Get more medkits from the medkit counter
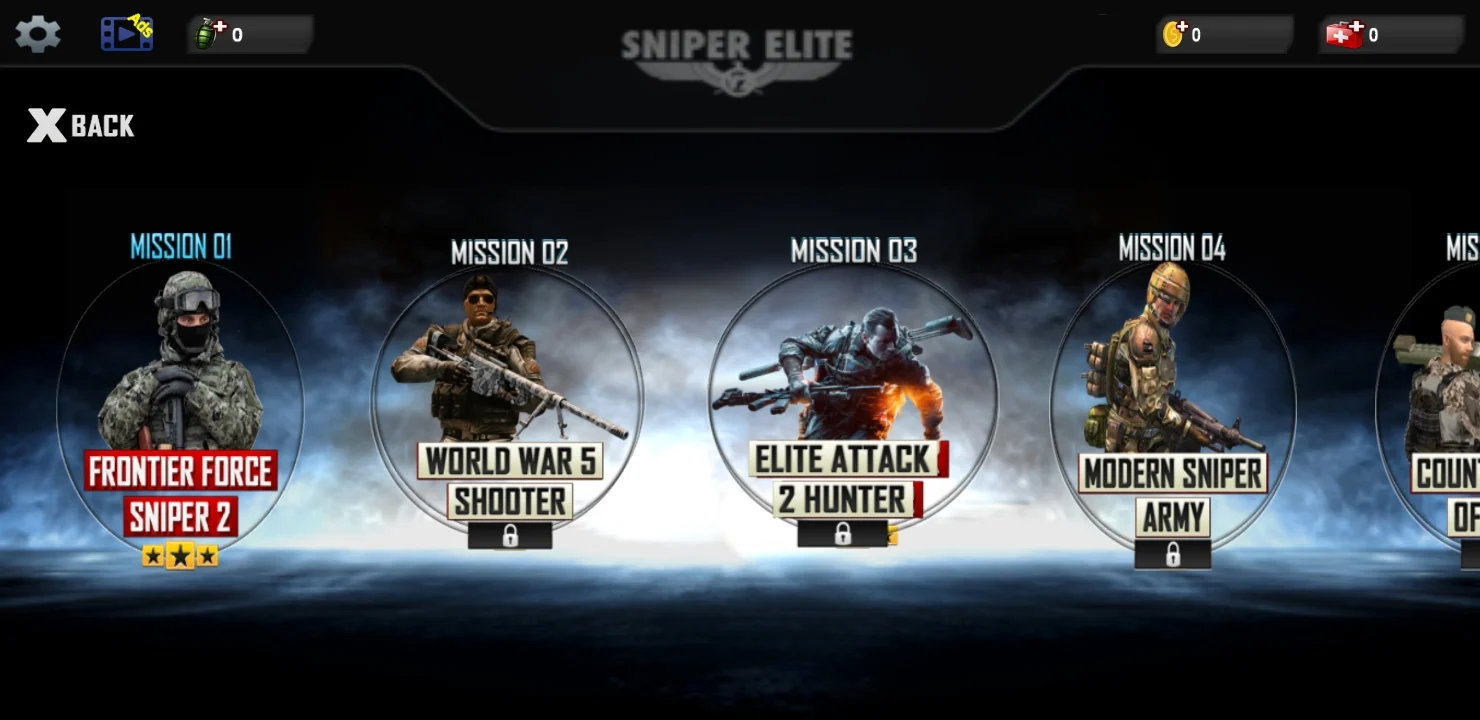 tap(1344, 35)
